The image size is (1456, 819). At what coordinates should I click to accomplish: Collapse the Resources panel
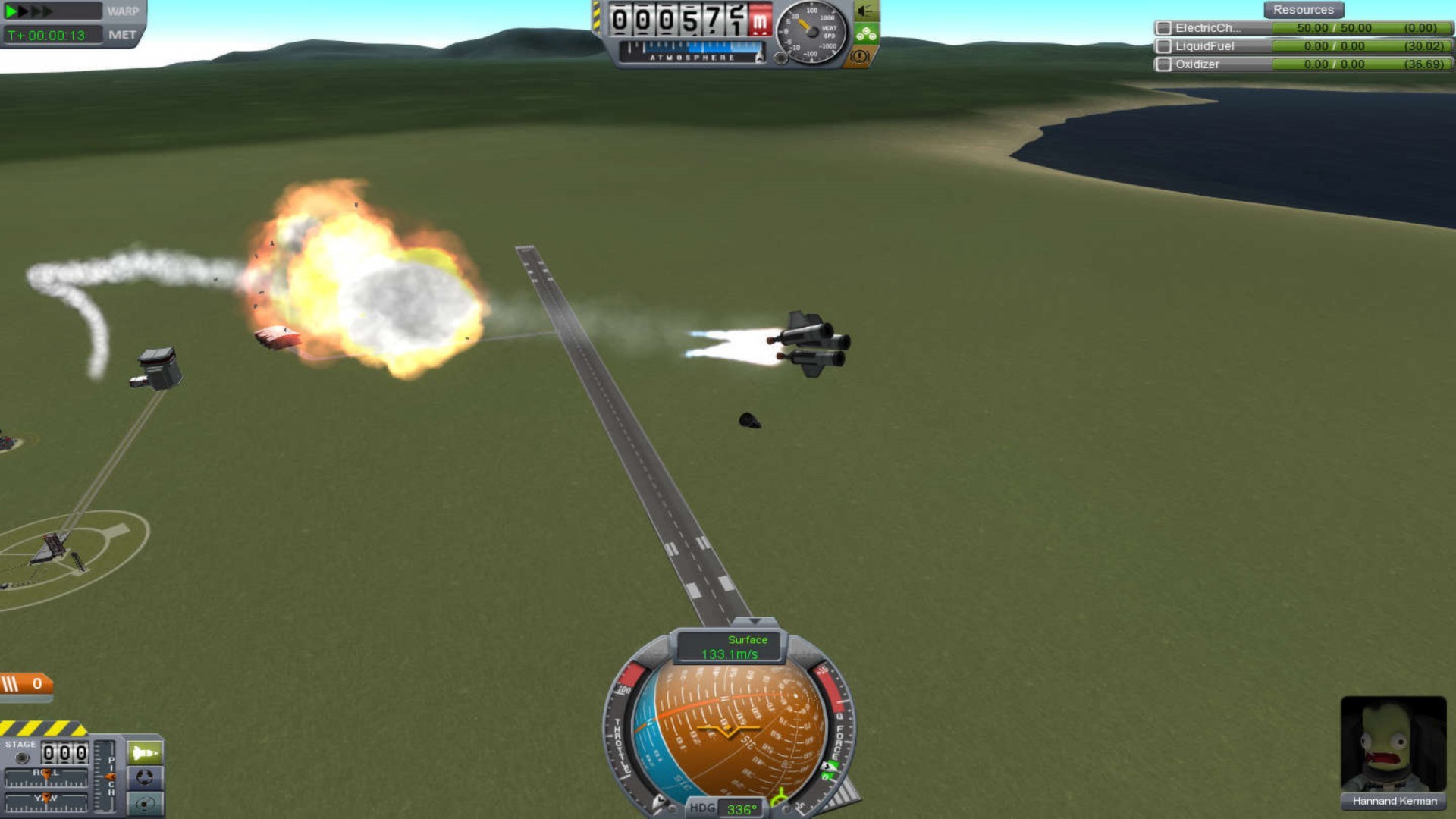click(x=1304, y=9)
